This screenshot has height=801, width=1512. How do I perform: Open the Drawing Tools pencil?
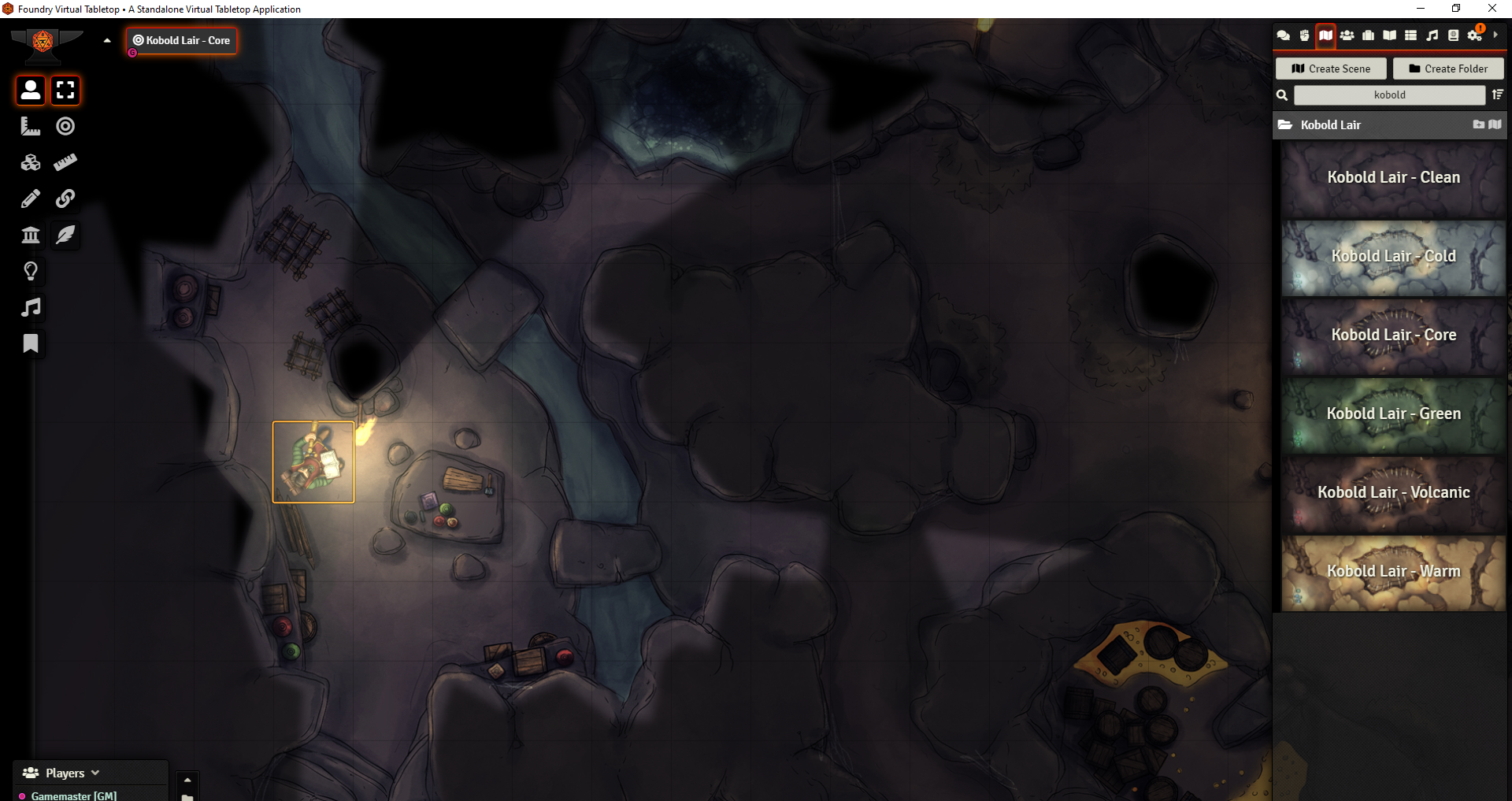30,198
